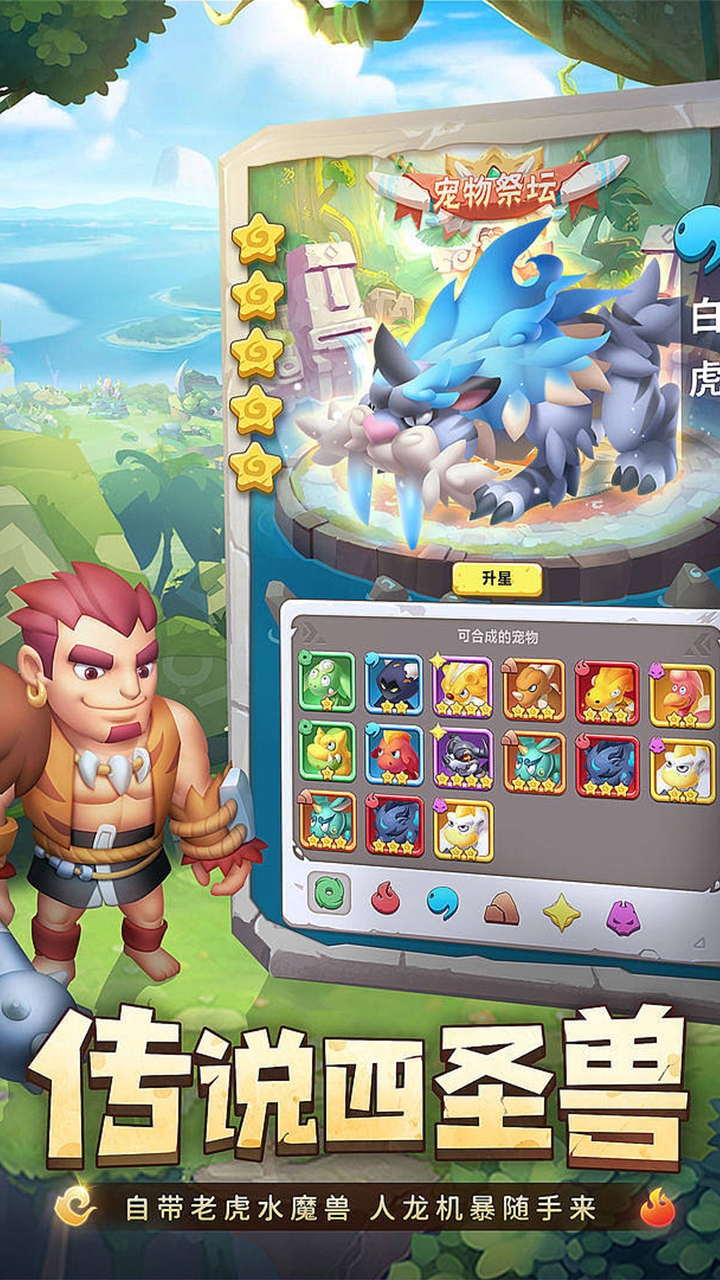Select the green three-eyed dinosaur pet

(327, 683)
